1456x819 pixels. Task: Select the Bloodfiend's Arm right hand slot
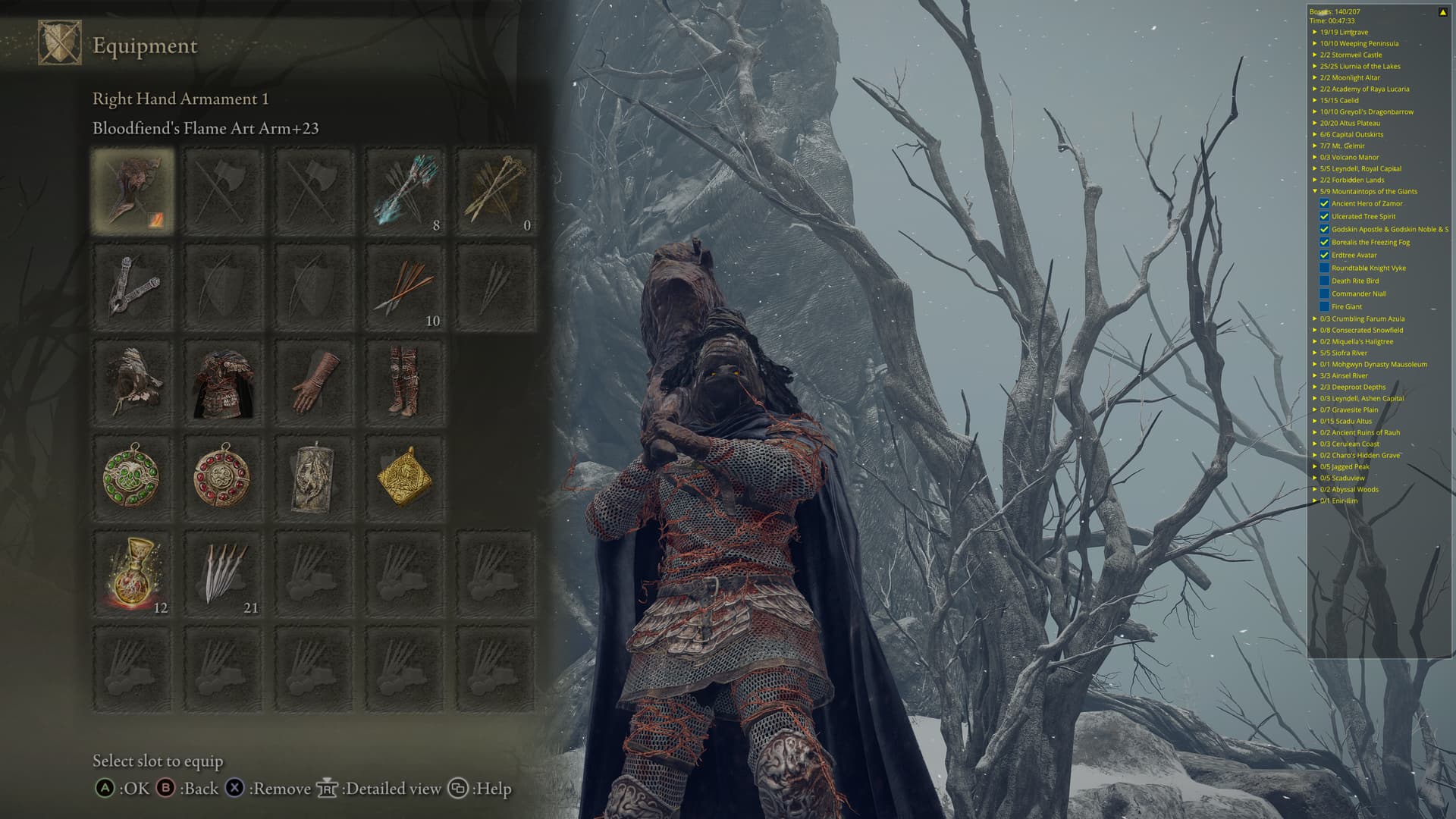coord(133,190)
